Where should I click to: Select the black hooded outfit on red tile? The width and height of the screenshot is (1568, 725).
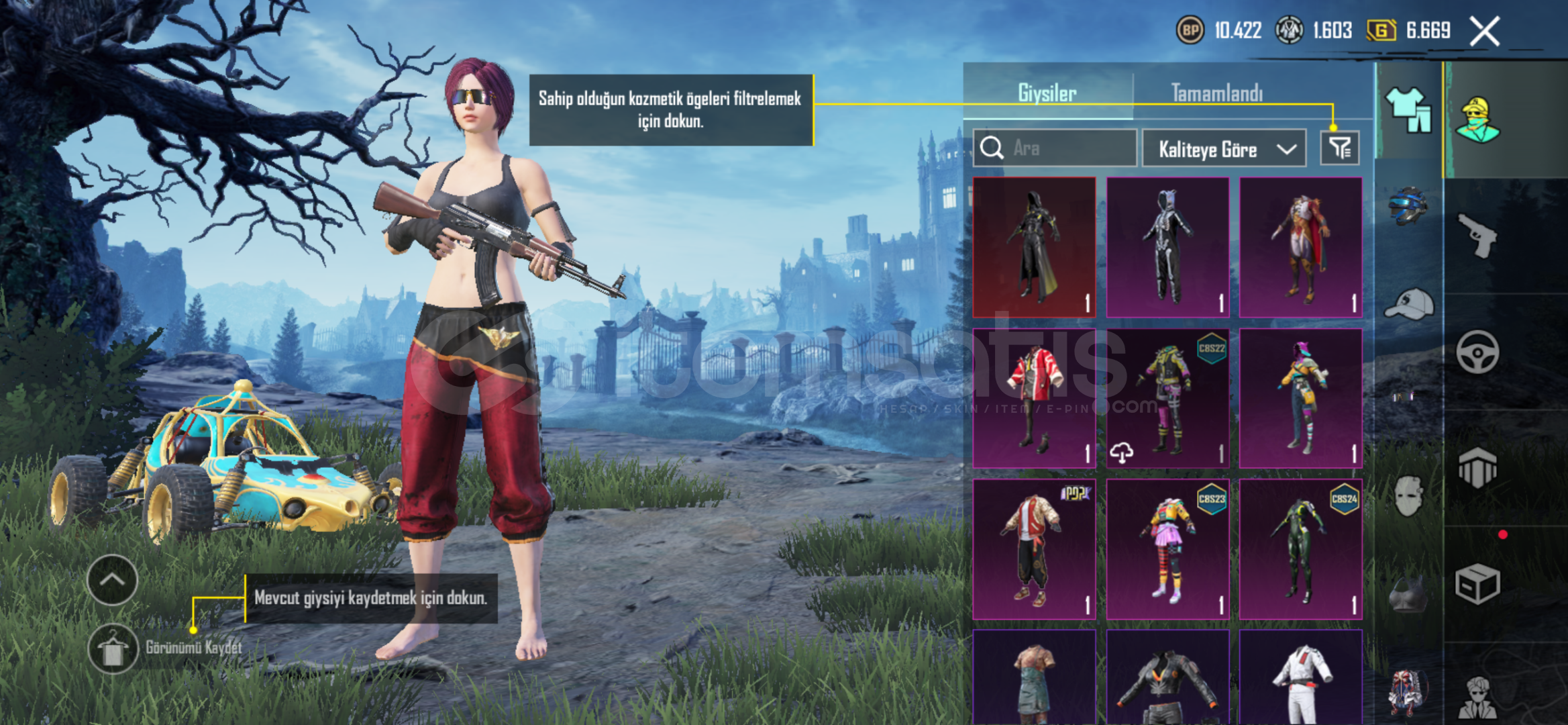[x=1034, y=247]
